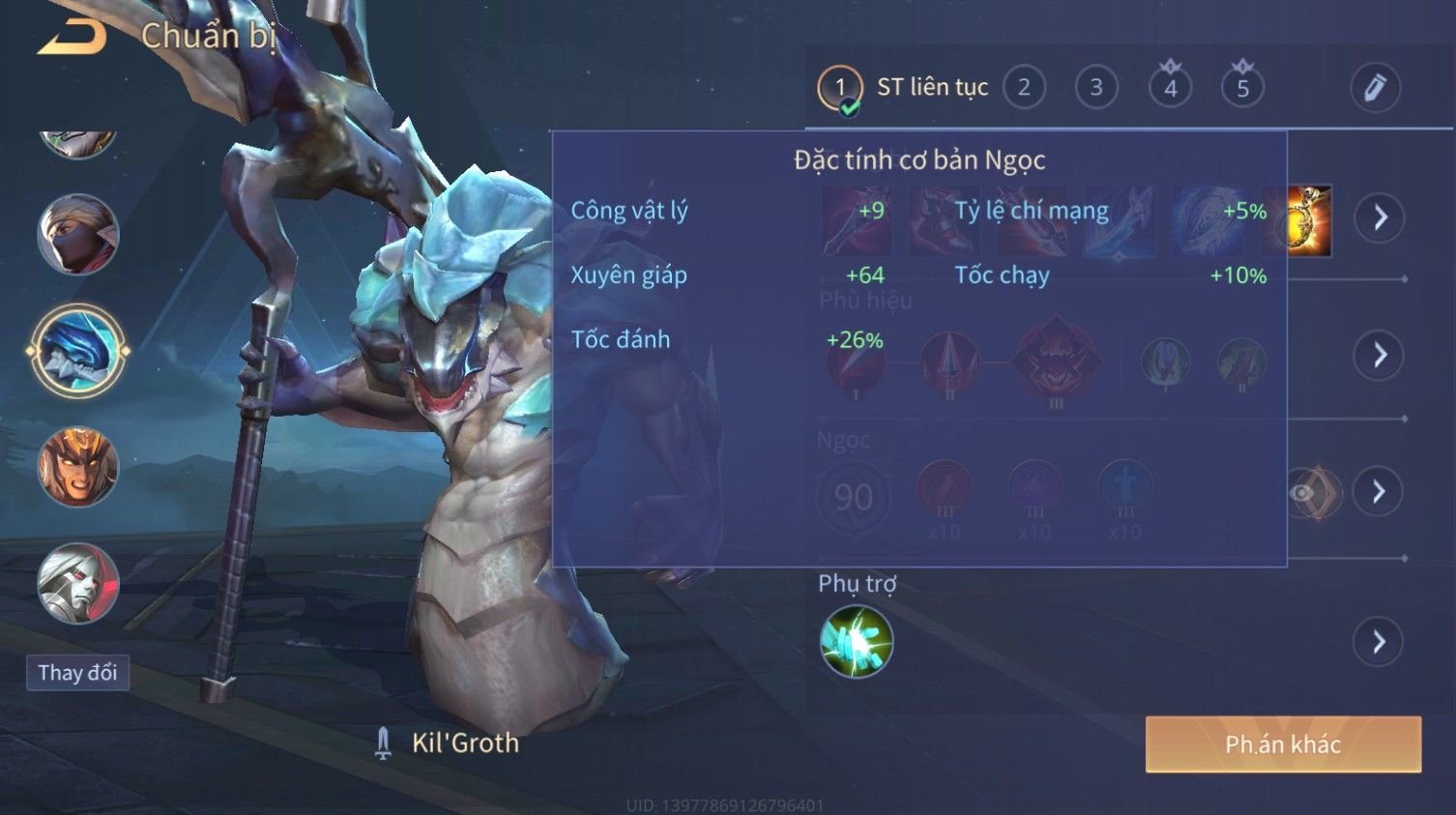Select build preset number 2
1456x815 pixels.
pos(1024,88)
